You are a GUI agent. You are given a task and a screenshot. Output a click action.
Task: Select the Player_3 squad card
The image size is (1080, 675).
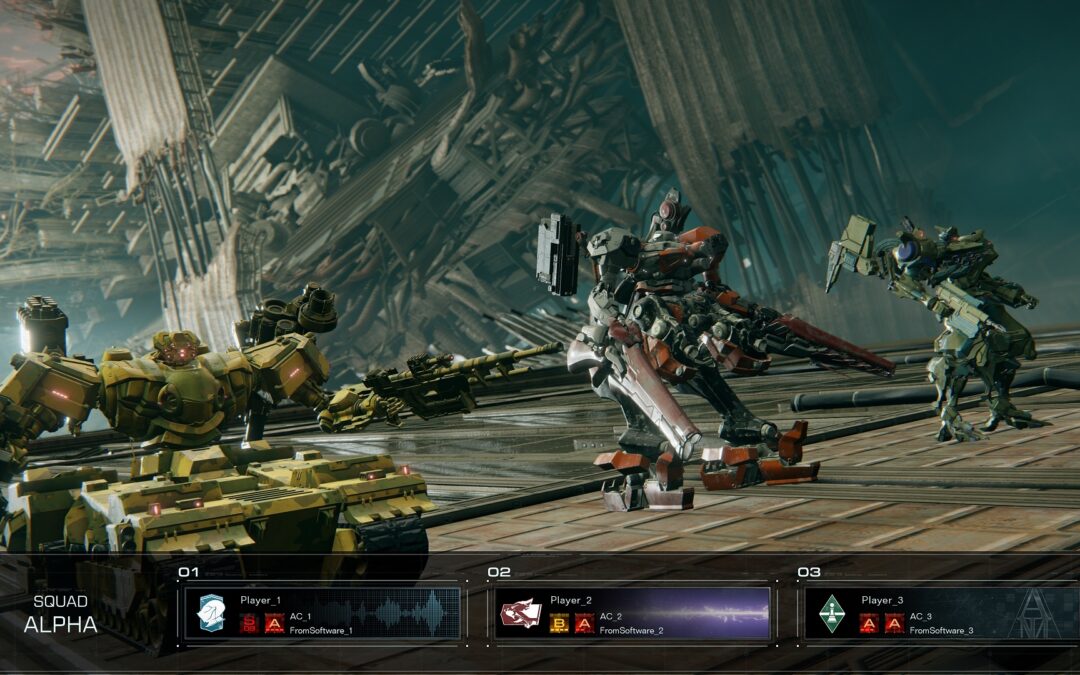pyautogui.click(x=942, y=612)
